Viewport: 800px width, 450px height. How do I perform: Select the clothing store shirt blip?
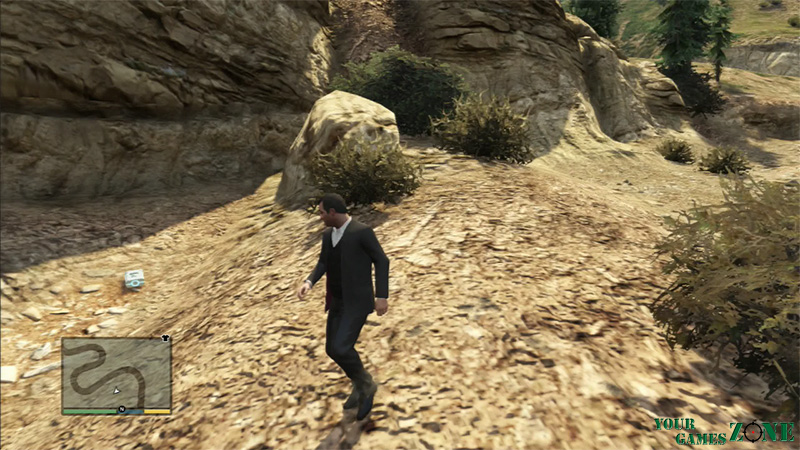coord(166,339)
